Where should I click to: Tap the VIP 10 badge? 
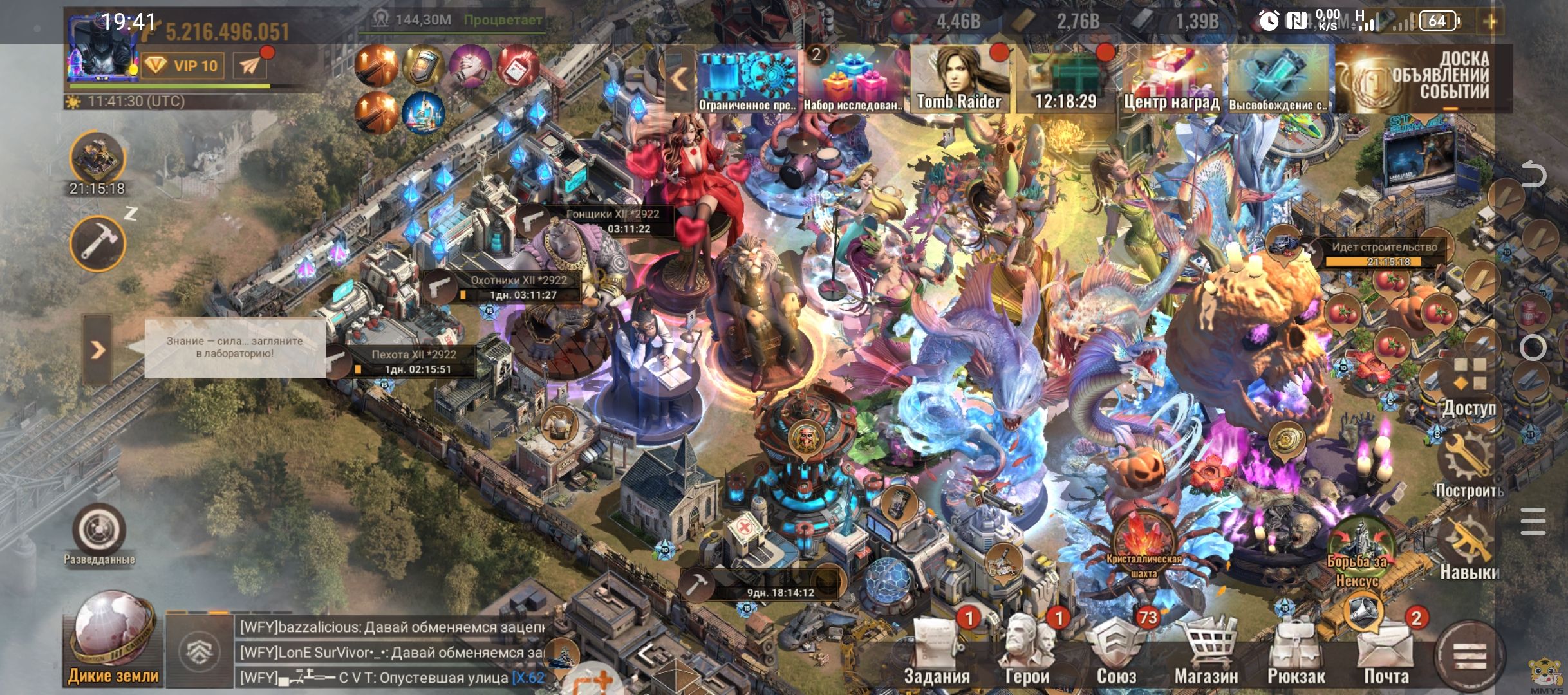coord(183,66)
